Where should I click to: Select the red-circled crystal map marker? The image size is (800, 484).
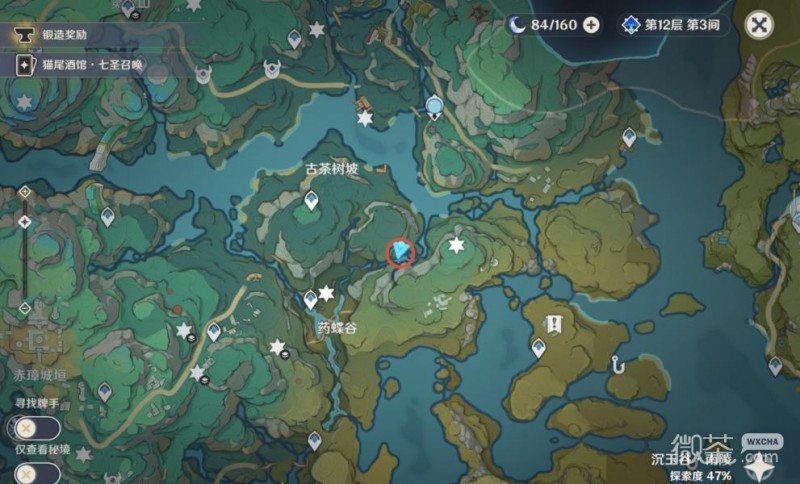[400, 252]
